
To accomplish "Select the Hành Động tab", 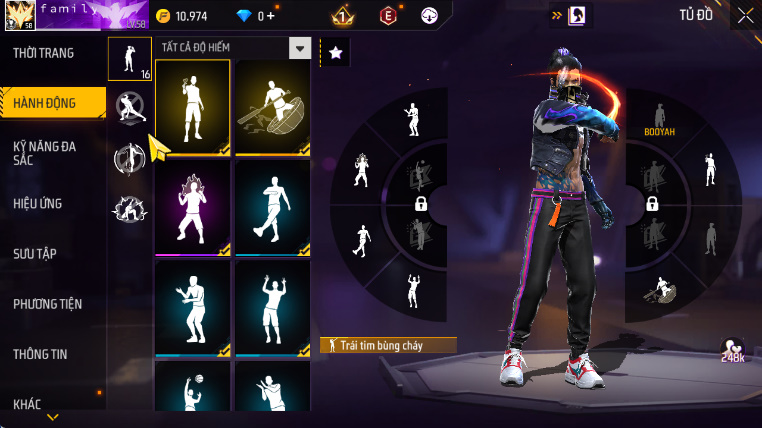I will 46,102.
